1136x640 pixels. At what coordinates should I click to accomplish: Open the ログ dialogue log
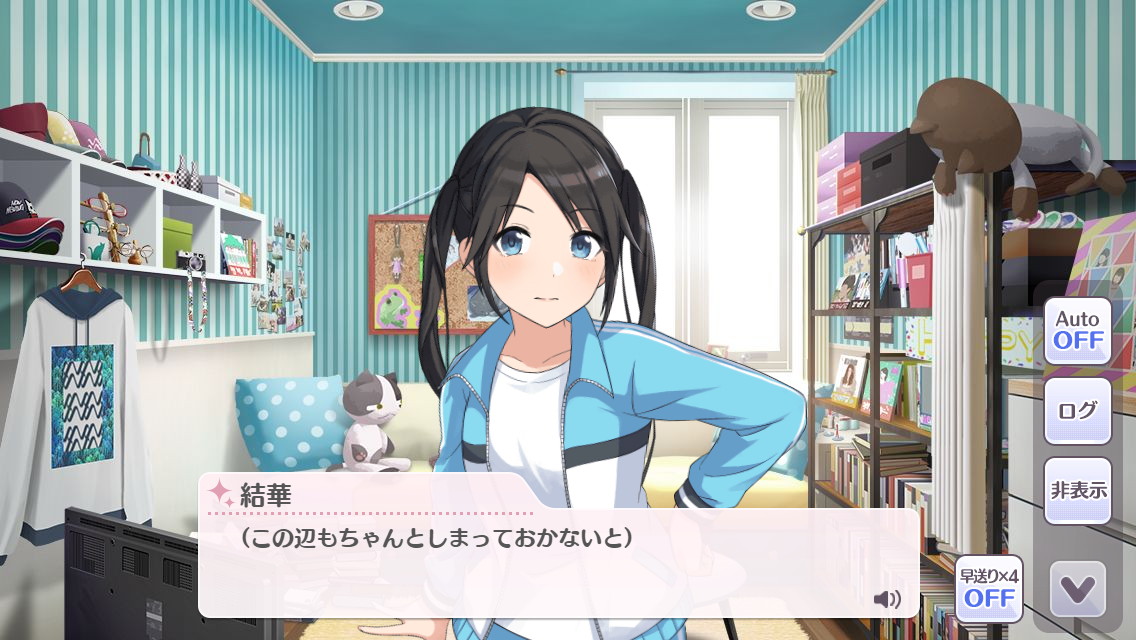pos(1077,411)
